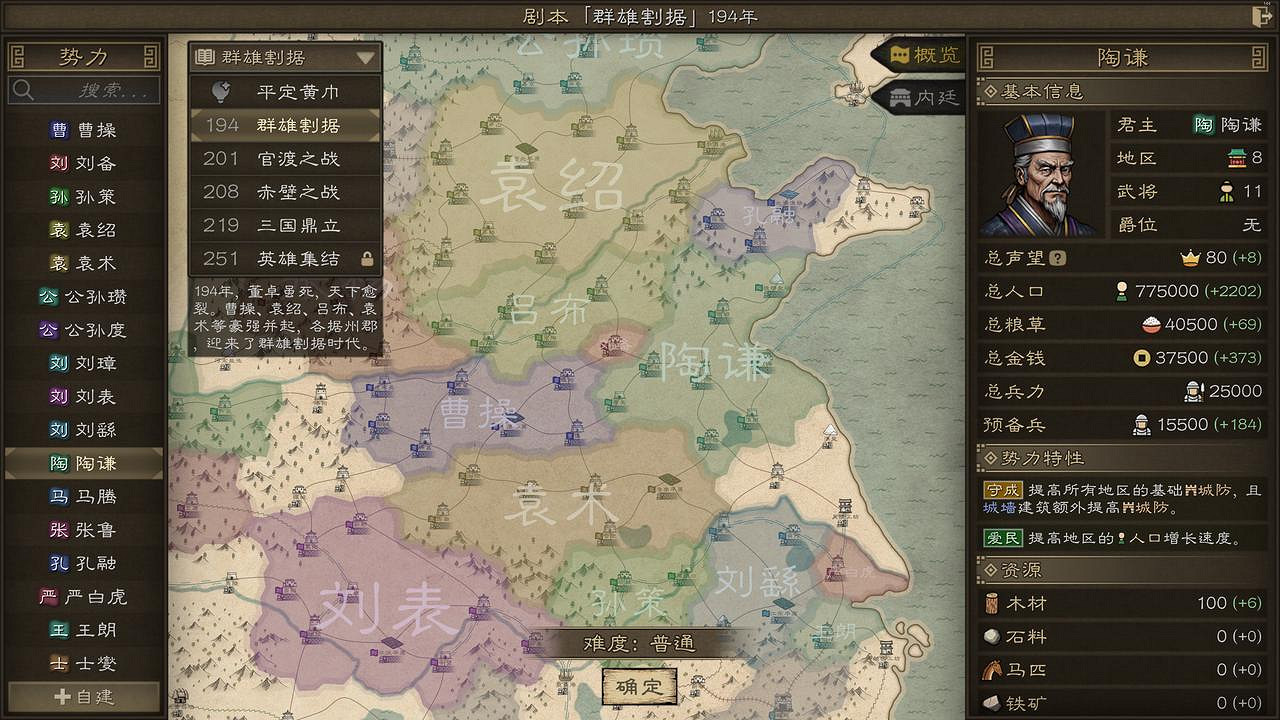This screenshot has height=720, width=1280.
Task: Select 曹操 from the faction list
Action: (85, 128)
